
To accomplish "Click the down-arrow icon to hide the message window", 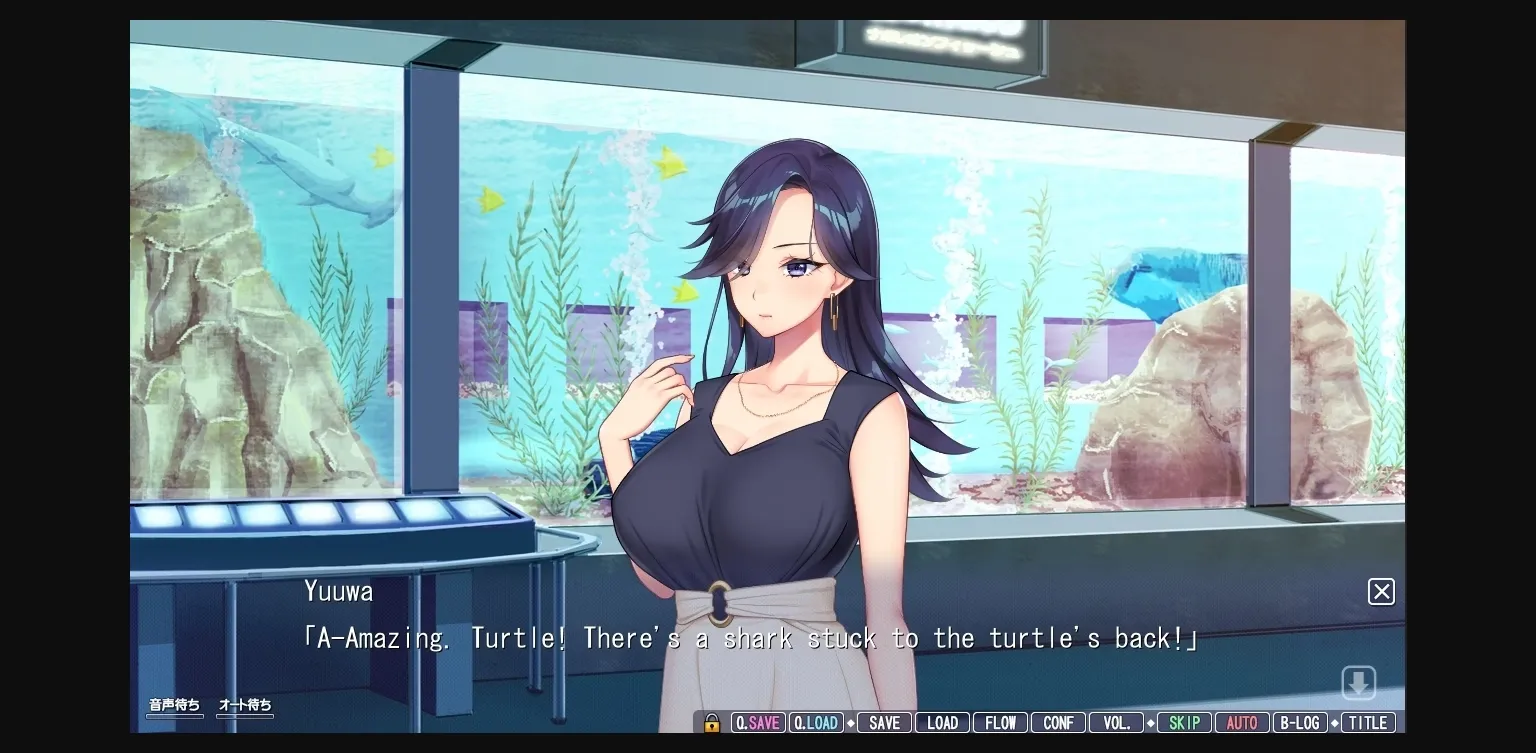I will click(1359, 682).
